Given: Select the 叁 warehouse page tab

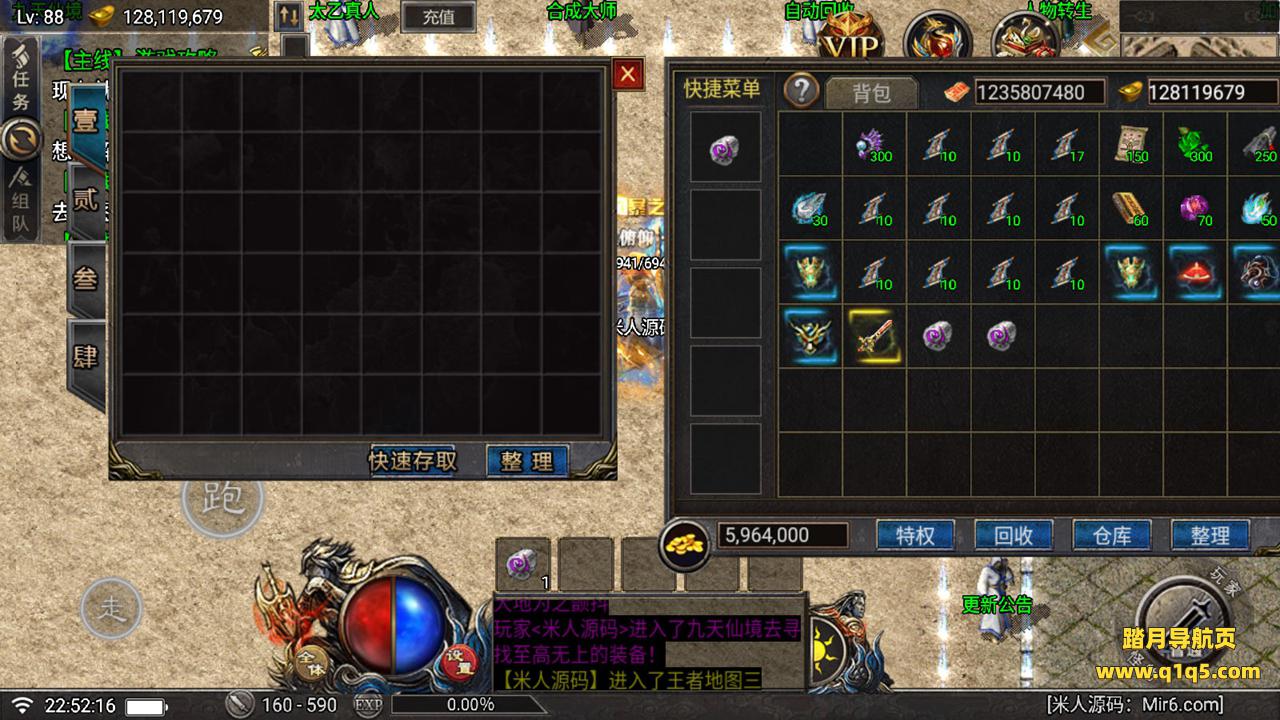Looking at the screenshot, I should point(87,279).
